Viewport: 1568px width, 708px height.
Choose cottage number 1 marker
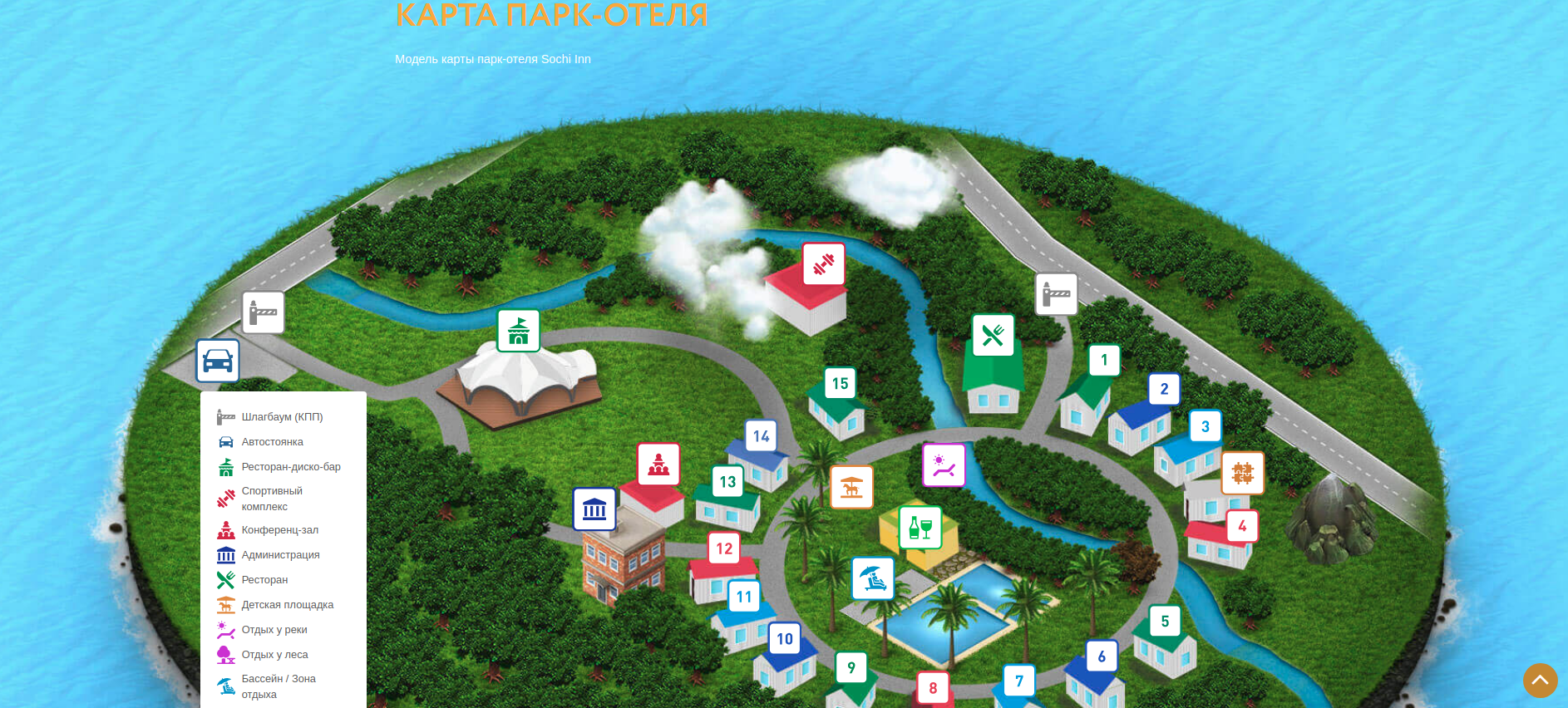coord(1104,360)
